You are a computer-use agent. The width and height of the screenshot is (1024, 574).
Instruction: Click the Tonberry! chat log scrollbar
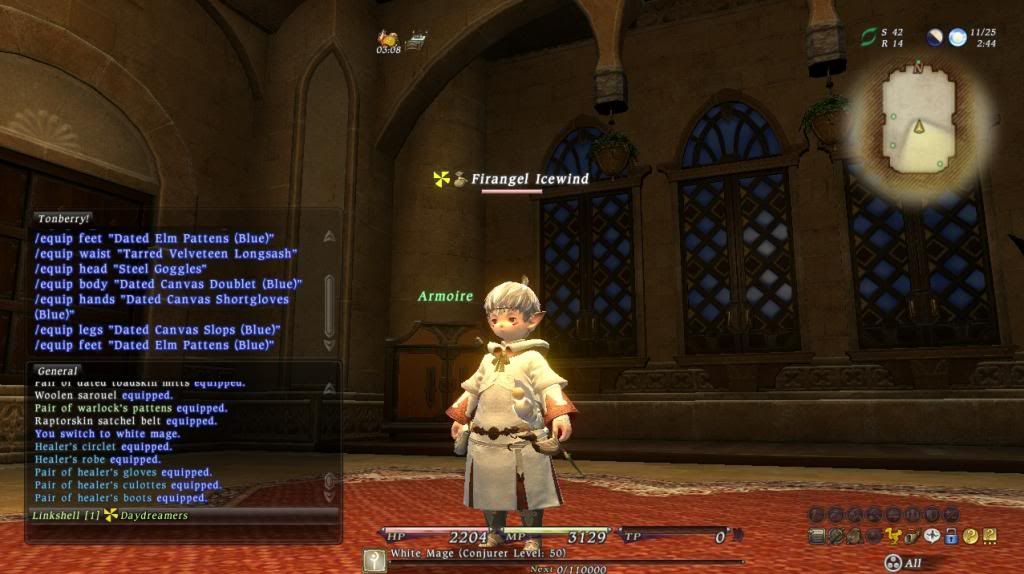(330, 291)
